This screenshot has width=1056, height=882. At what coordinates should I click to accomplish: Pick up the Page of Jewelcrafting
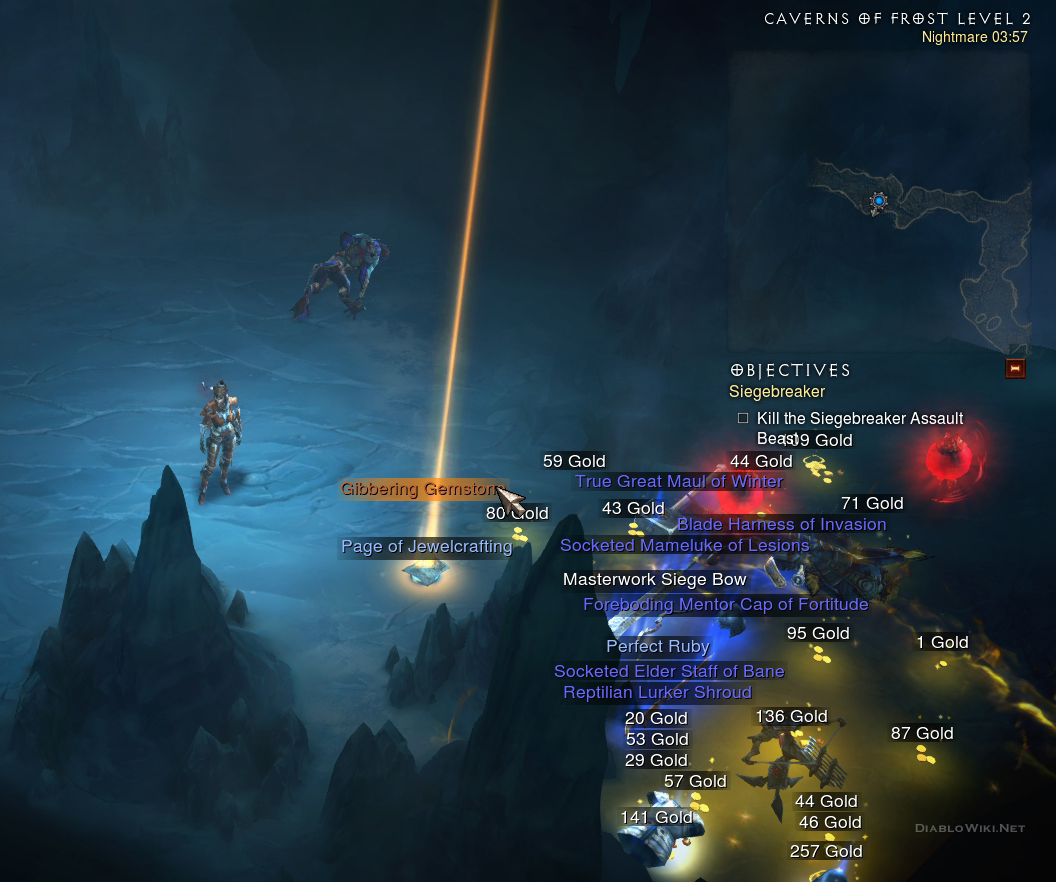coord(426,547)
